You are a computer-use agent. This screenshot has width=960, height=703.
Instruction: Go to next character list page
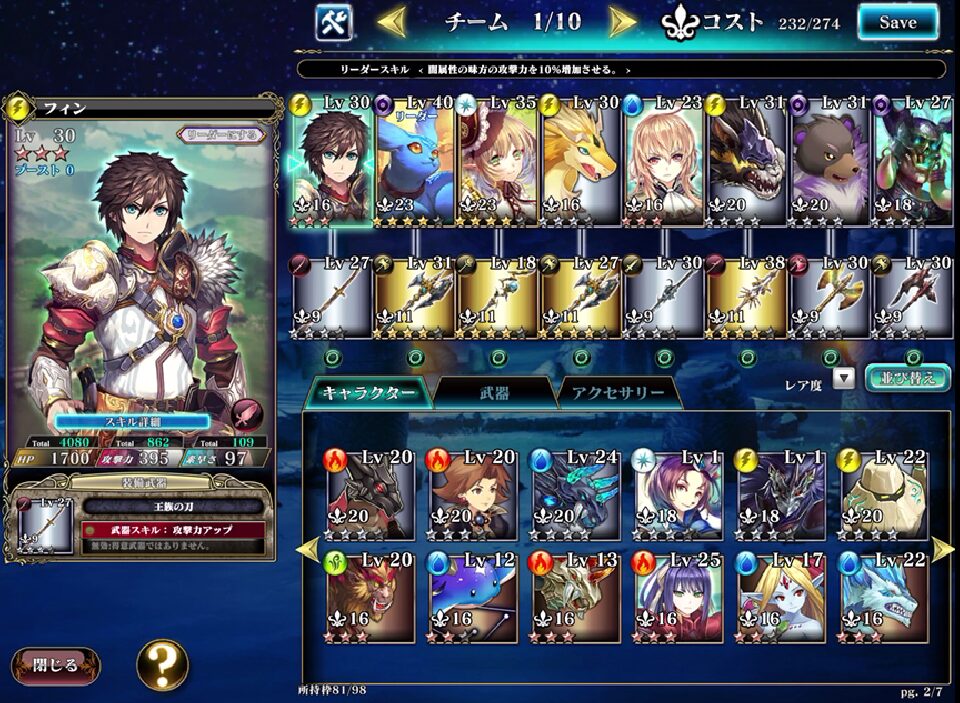941,548
